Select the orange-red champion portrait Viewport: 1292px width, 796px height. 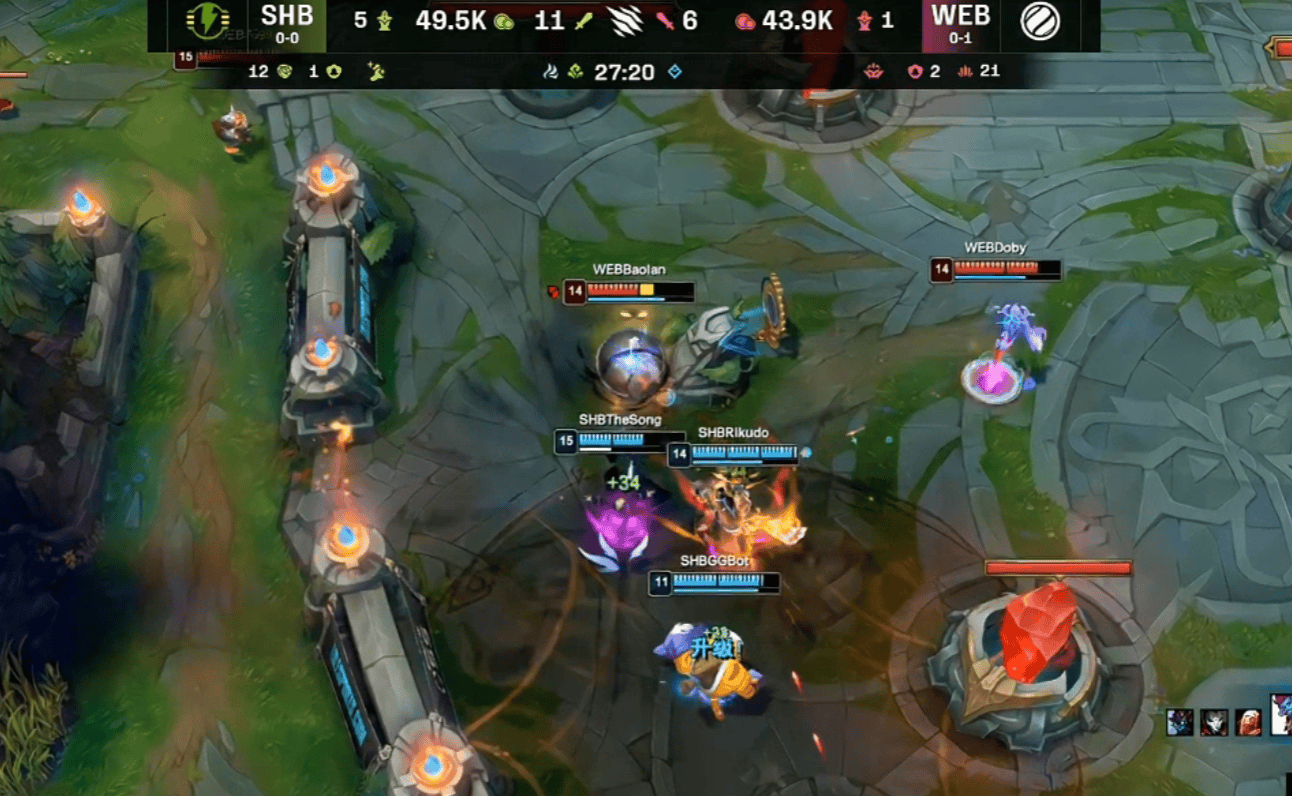[x=1248, y=722]
